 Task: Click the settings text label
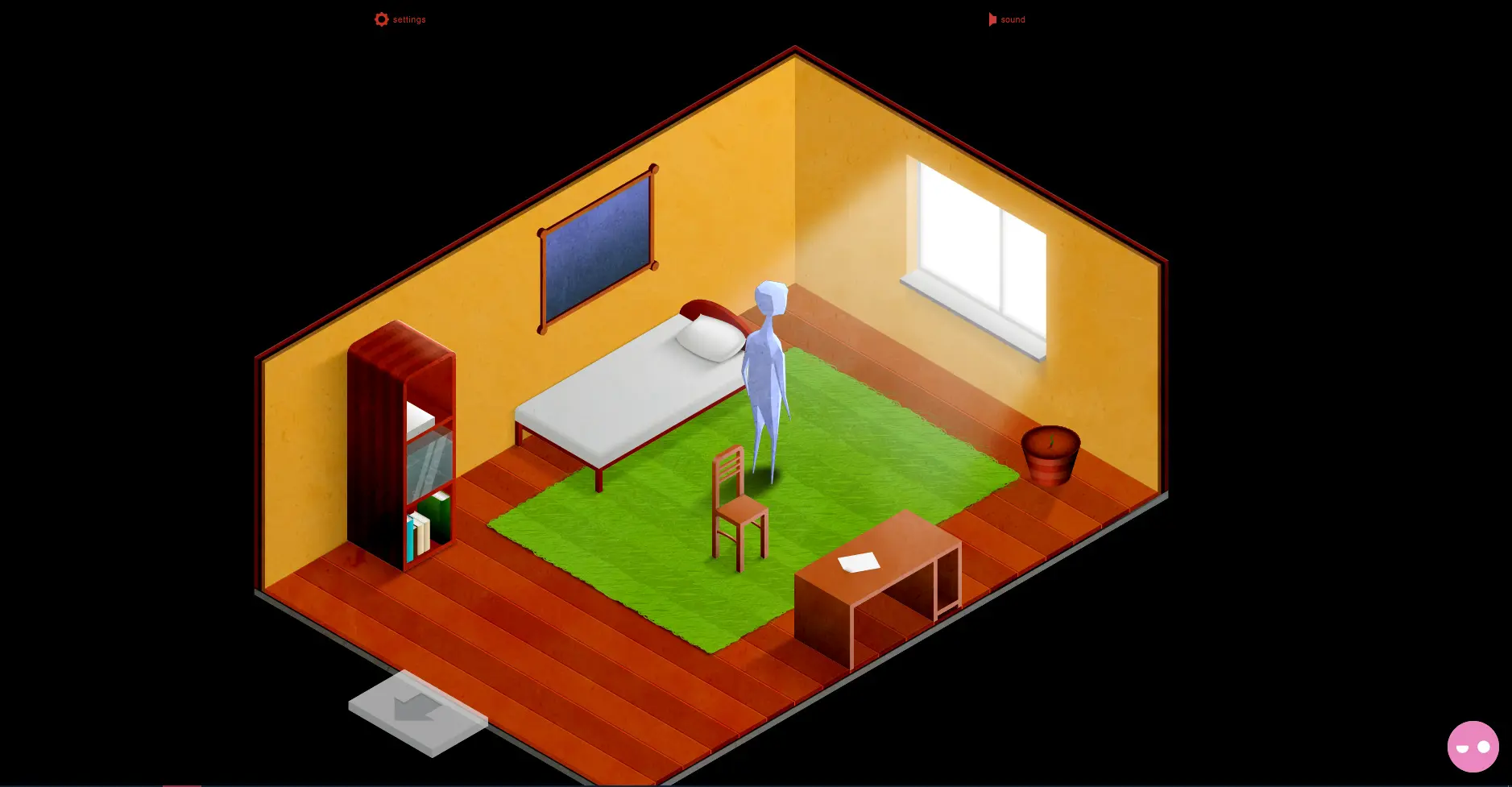(408, 19)
